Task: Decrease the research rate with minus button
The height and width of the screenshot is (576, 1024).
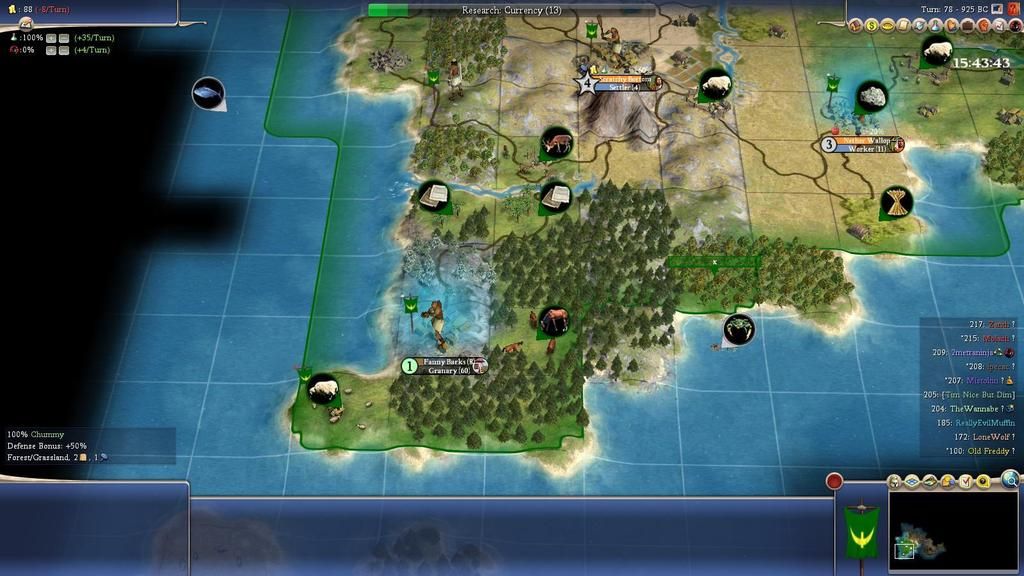Action: 63,38
